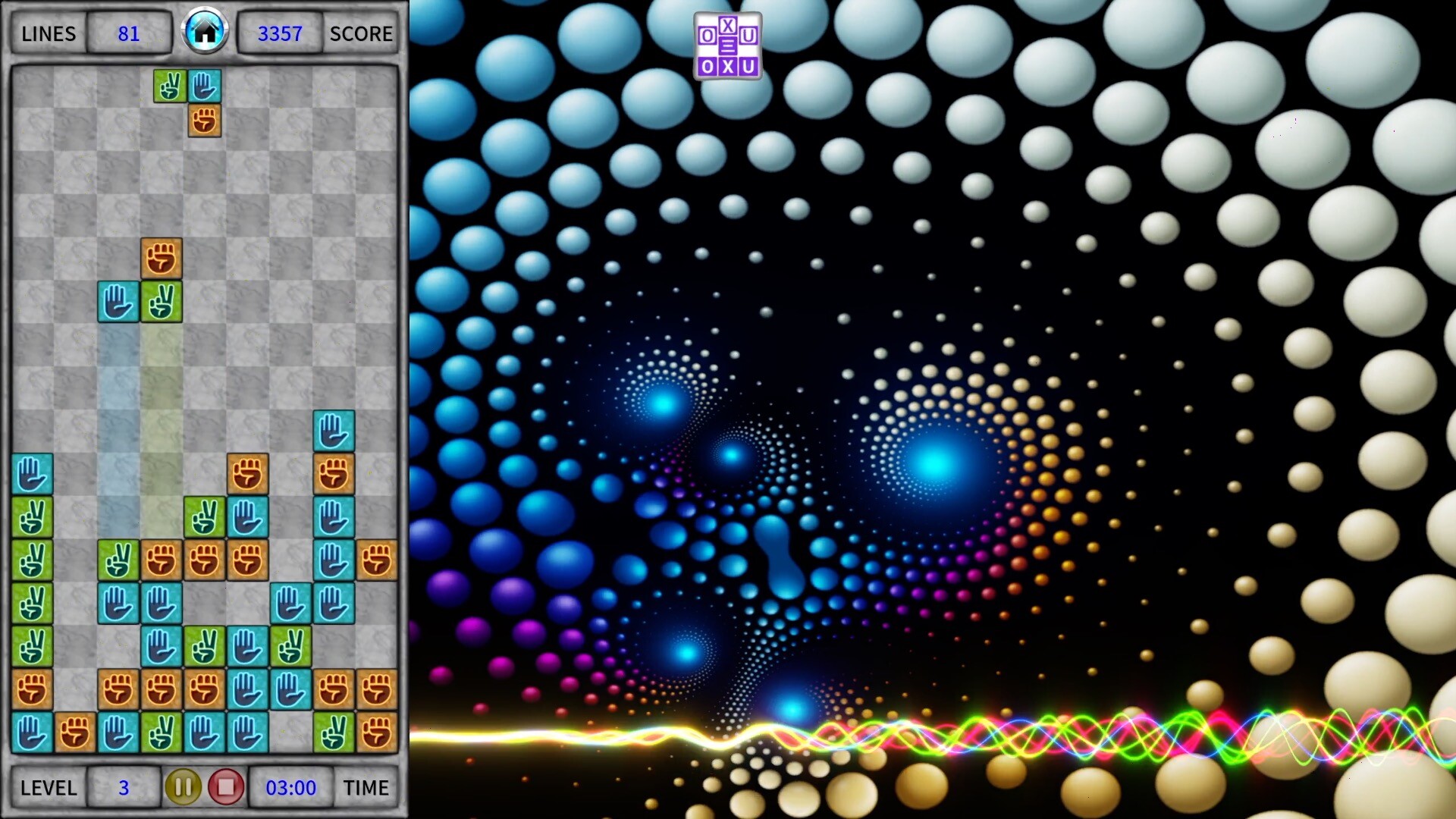The image size is (1456, 819).
Task: Click the TIME label on the bottom bar
Action: pyautogui.click(x=367, y=789)
